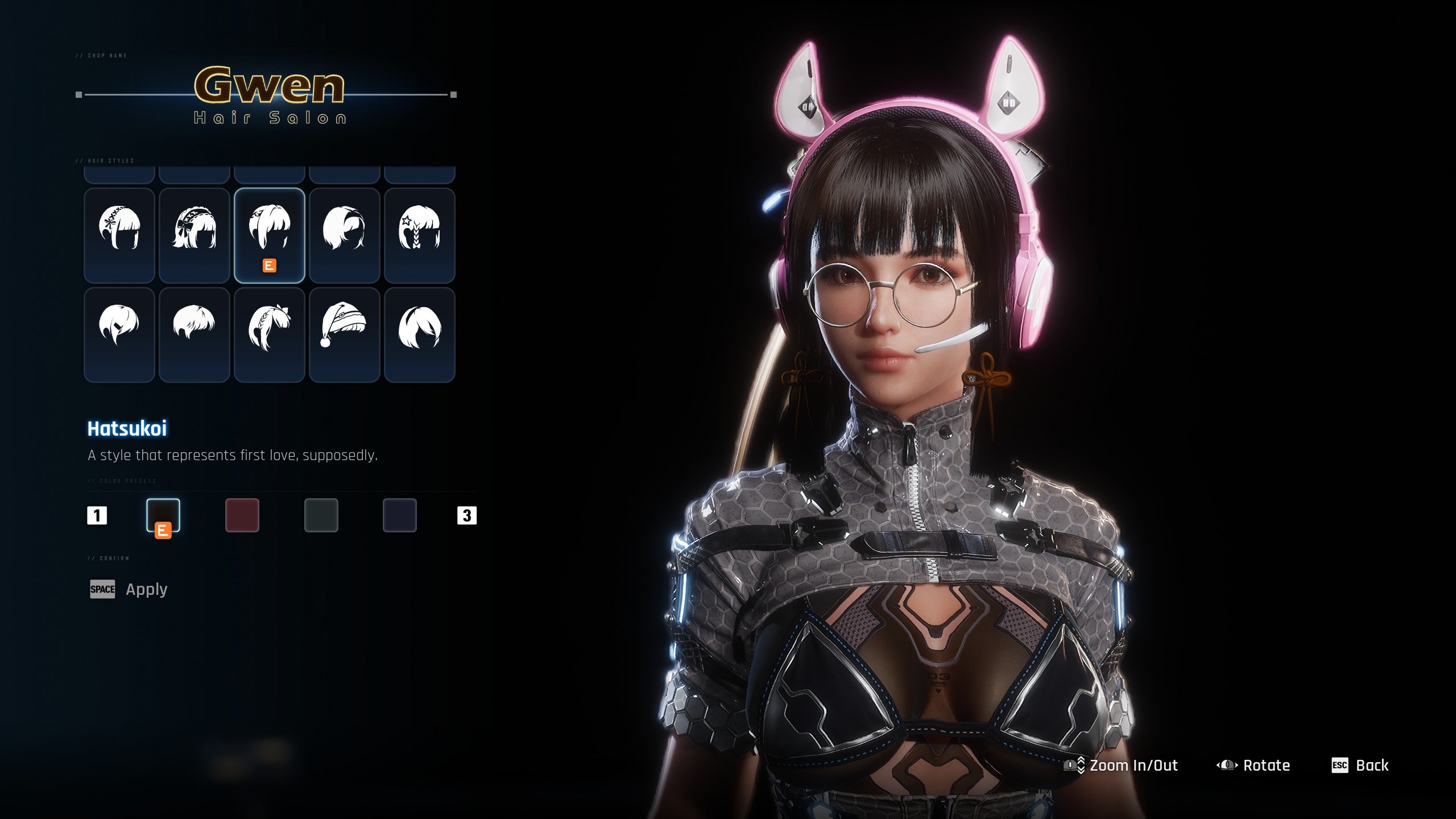Select the ponytail hairstyle with ribbon bow
Screen dimensions: 1456x819
point(270,334)
